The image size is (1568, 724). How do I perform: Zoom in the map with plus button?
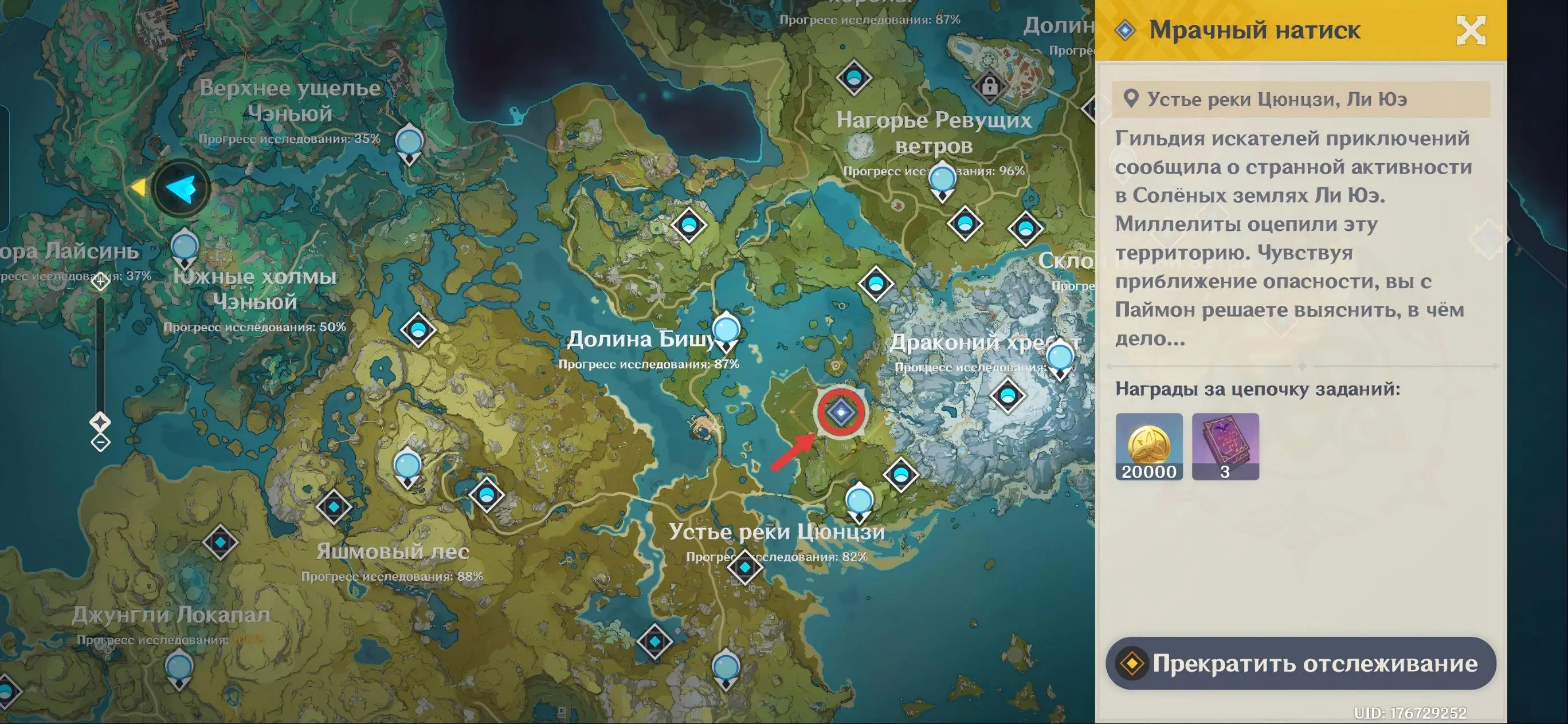pos(100,281)
